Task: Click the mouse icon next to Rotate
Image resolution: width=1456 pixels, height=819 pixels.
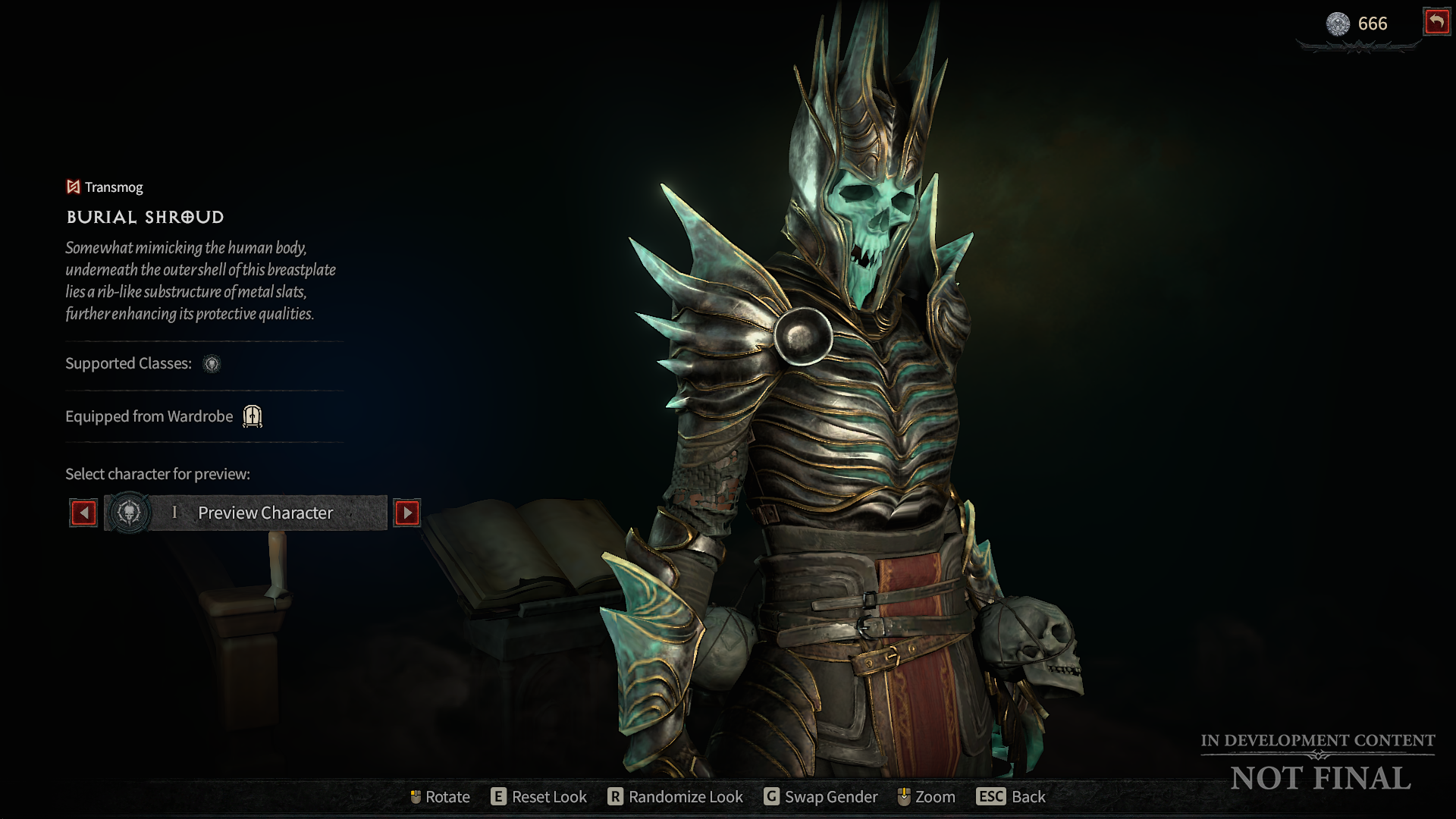Action: (416, 797)
